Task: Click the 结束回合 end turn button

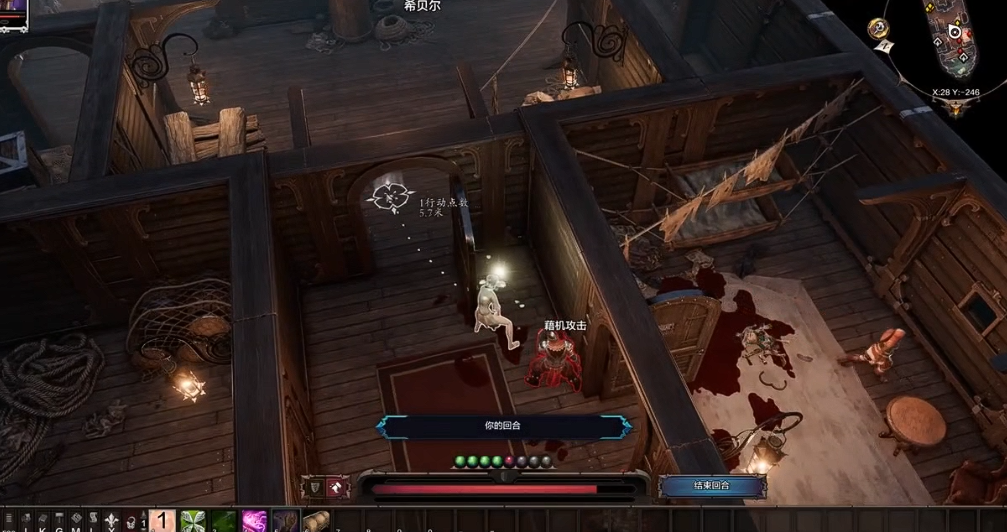Action: [711, 486]
